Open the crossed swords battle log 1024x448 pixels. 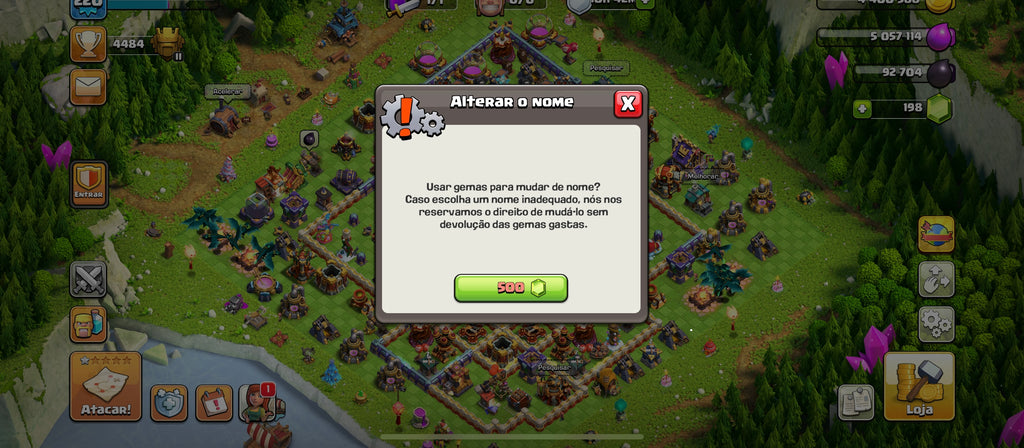click(88, 279)
